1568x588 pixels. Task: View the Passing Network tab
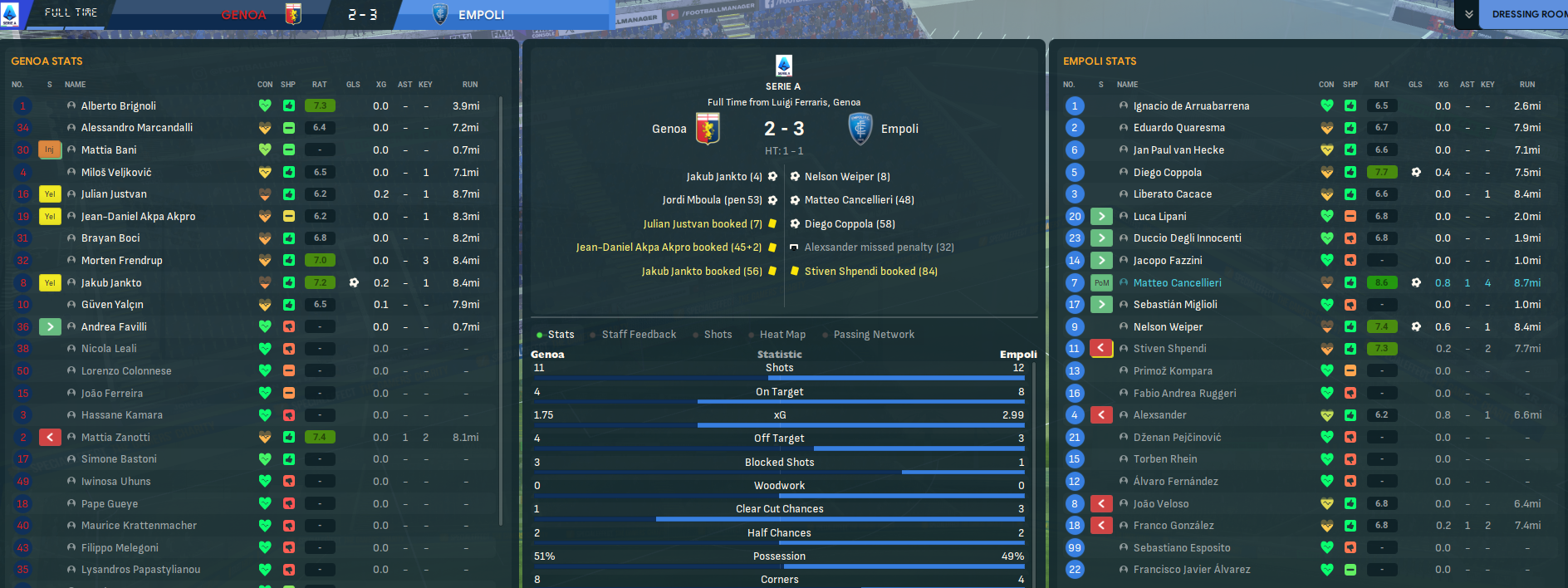(874, 335)
